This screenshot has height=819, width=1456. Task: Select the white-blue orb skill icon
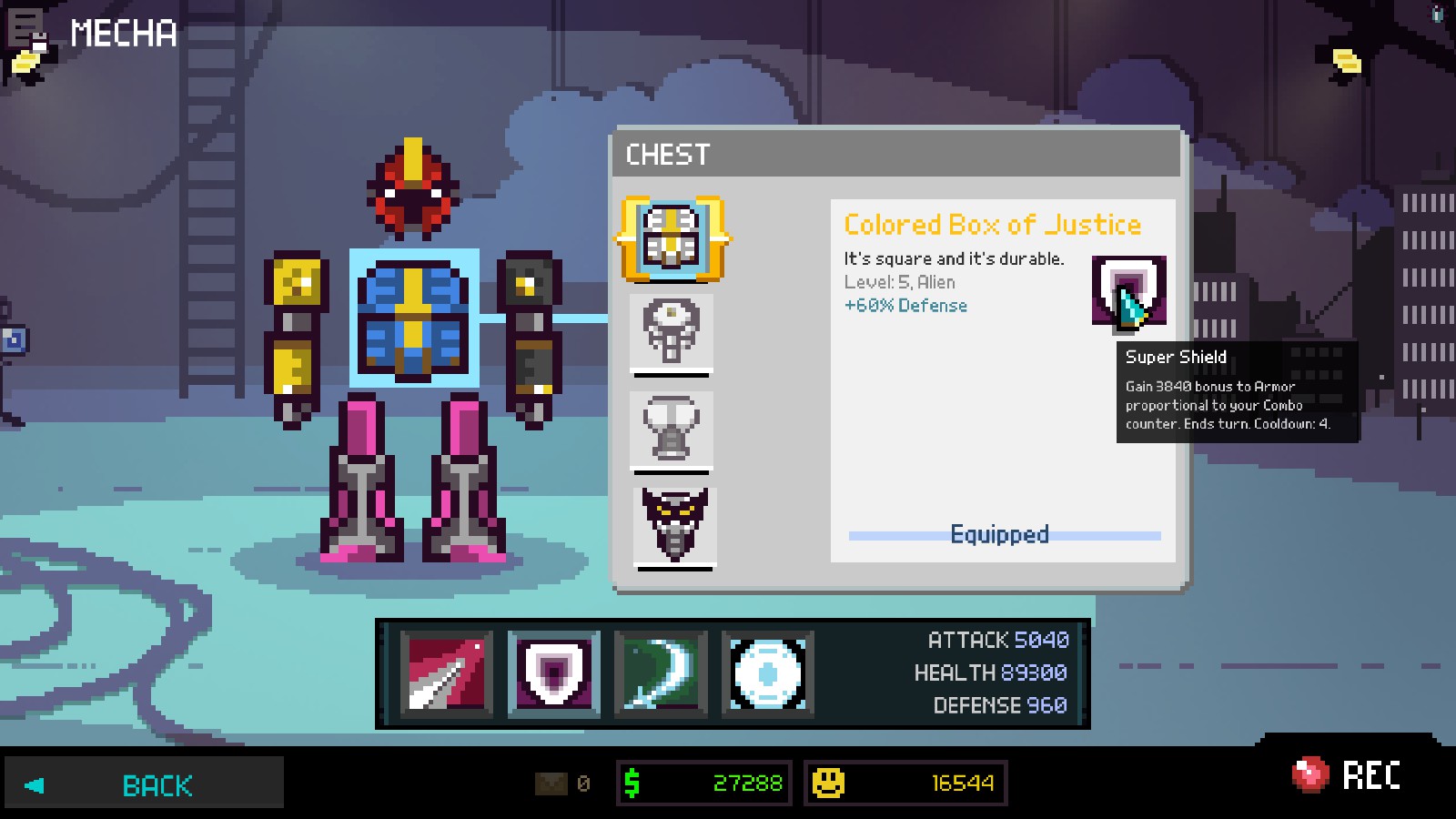pyautogui.click(x=767, y=673)
